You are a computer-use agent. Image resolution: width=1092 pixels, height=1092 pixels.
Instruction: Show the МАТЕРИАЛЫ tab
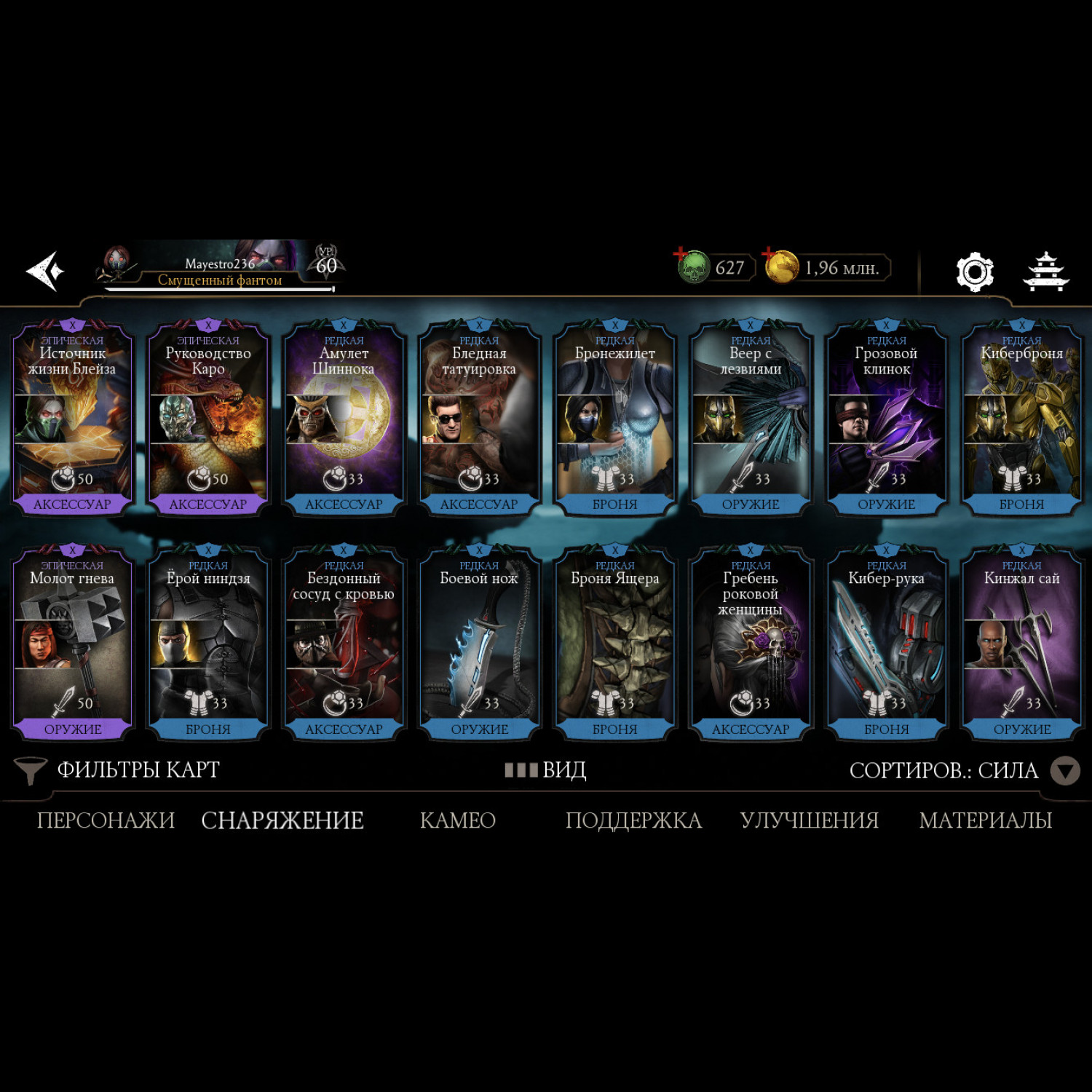pyautogui.click(x=986, y=820)
